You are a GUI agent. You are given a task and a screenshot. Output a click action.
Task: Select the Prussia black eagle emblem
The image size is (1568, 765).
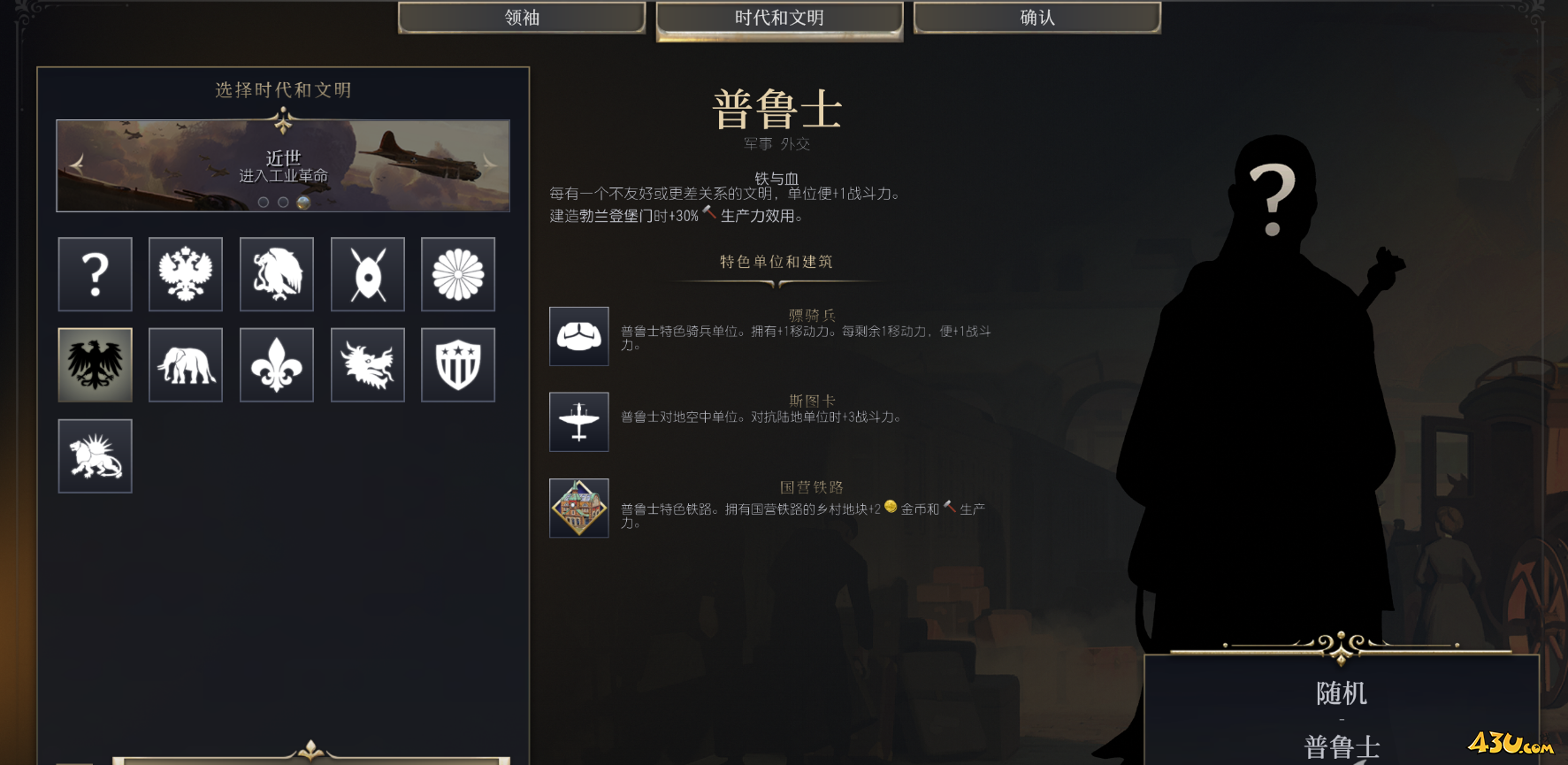[96, 365]
